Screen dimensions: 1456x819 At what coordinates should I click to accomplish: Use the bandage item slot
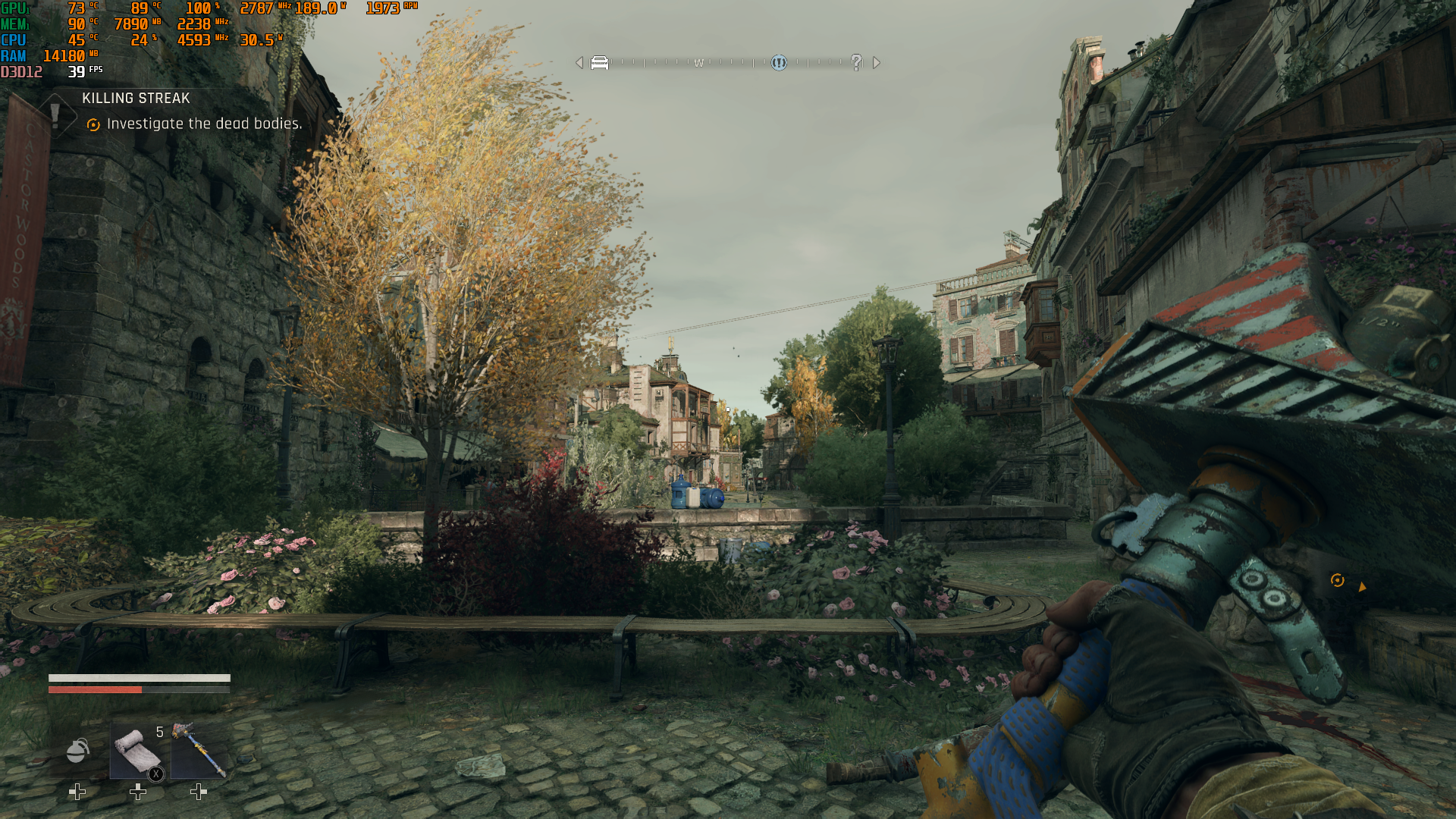click(x=137, y=751)
